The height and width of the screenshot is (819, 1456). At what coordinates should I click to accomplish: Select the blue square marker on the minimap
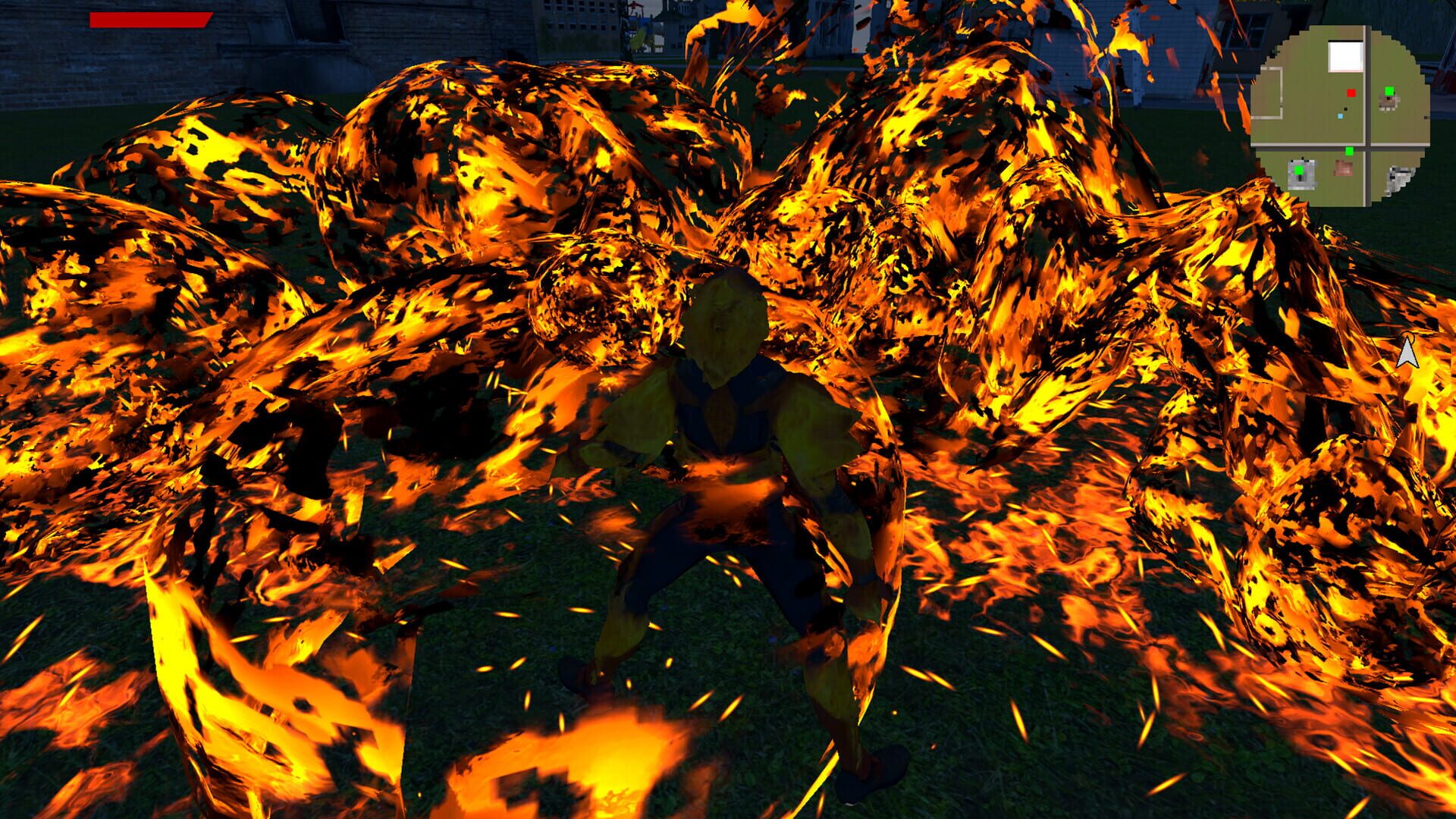click(1340, 116)
